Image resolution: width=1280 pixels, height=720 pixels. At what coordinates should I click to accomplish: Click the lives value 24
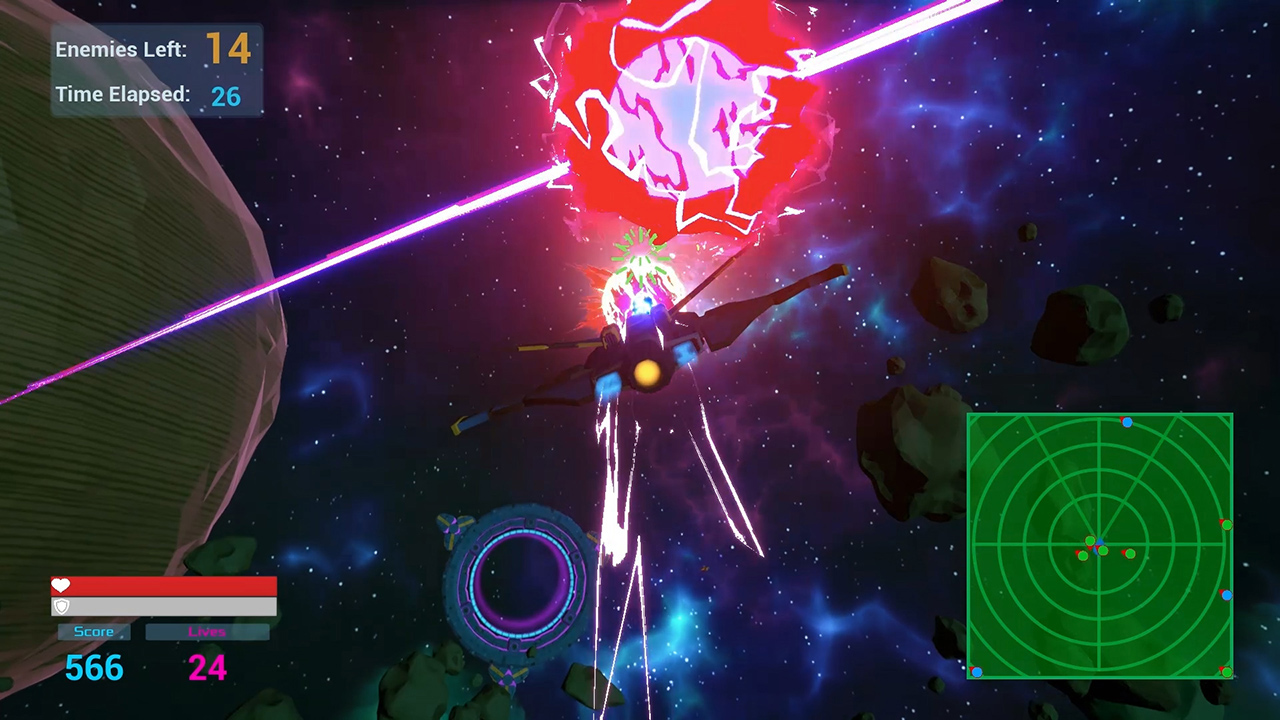click(x=207, y=668)
